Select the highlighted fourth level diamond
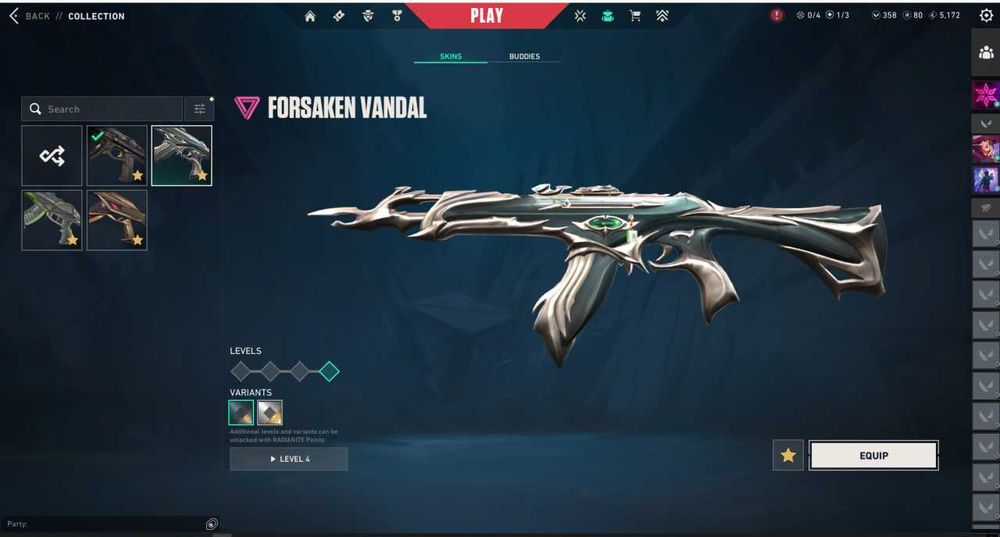 click(x=329, y=372)
